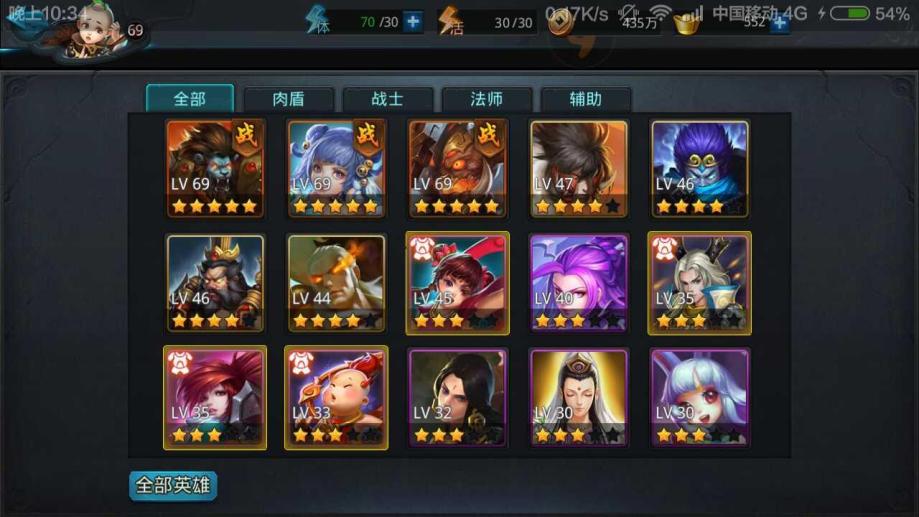The image size is (919, 517).
Task: Select the 战士 category tab
Action: coord(387,99)
